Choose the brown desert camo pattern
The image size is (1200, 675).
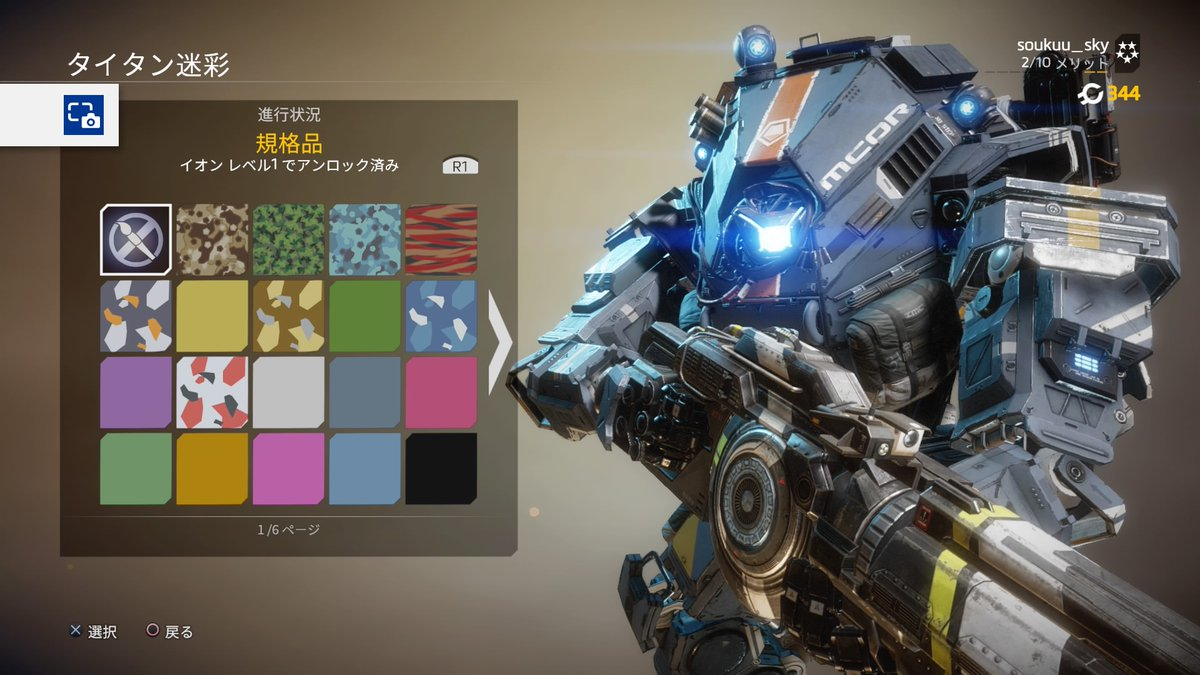tap(212, 239)
